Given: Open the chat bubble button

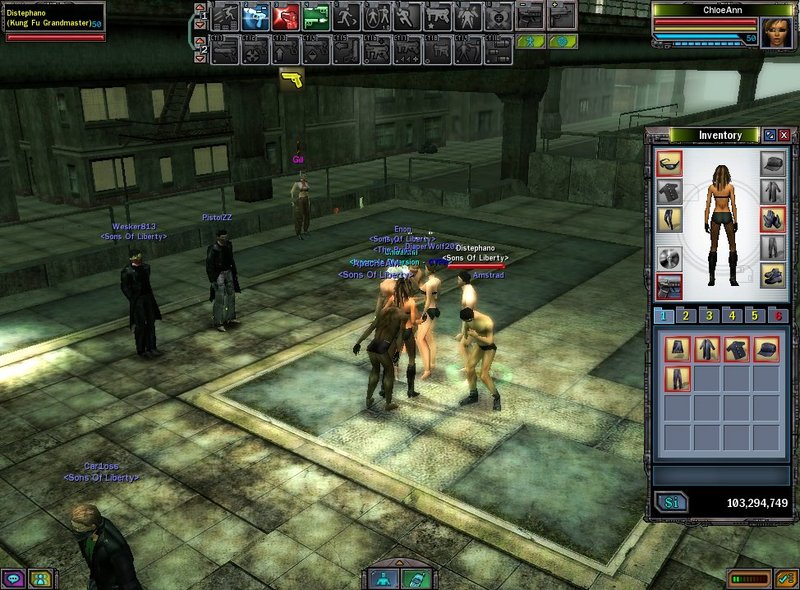Looking at the screenshot, I should [13, 578].
